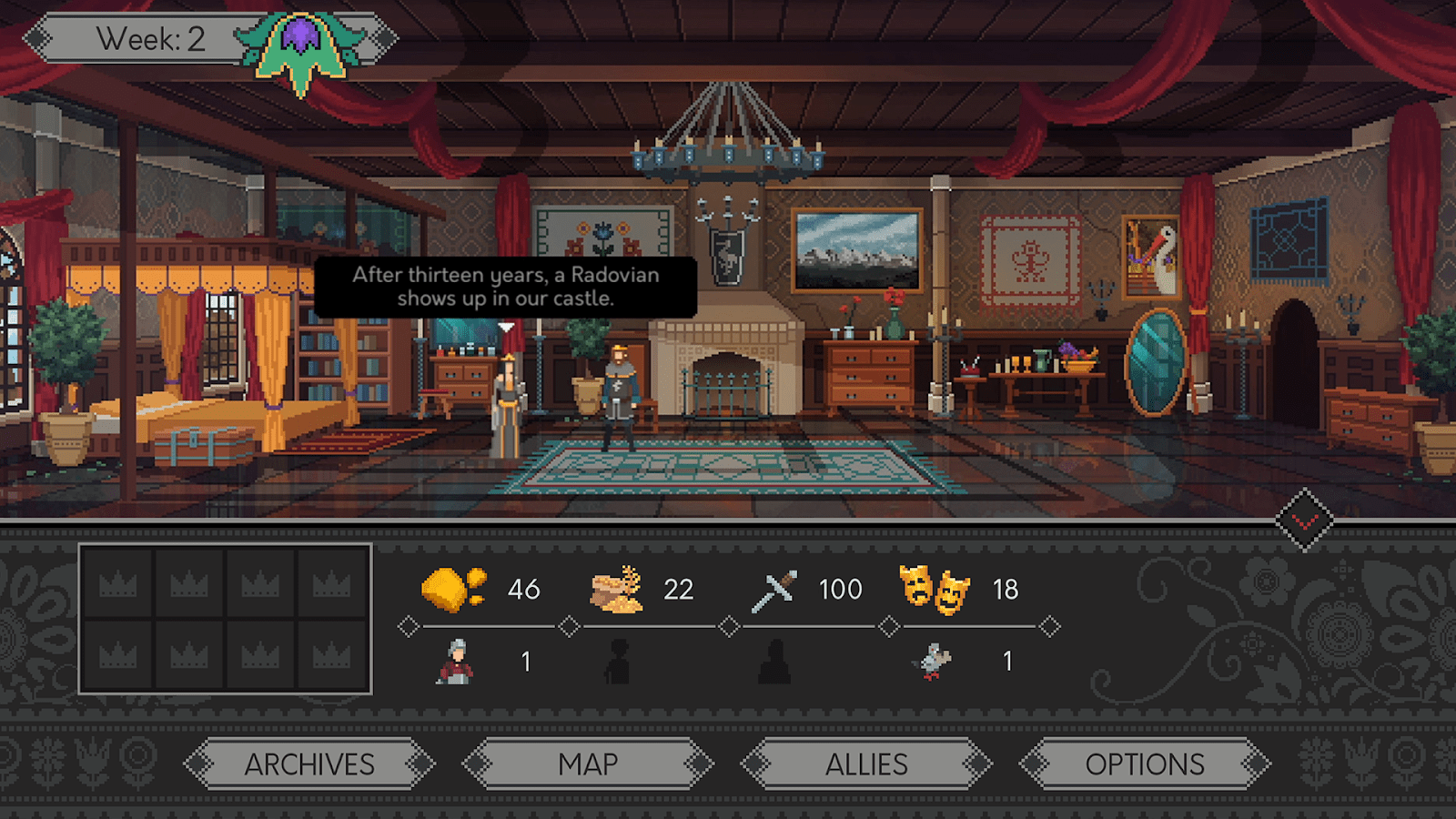1456x819 pixels.
Task: Click the Week: 2 banner
Action: click(150, 36)
